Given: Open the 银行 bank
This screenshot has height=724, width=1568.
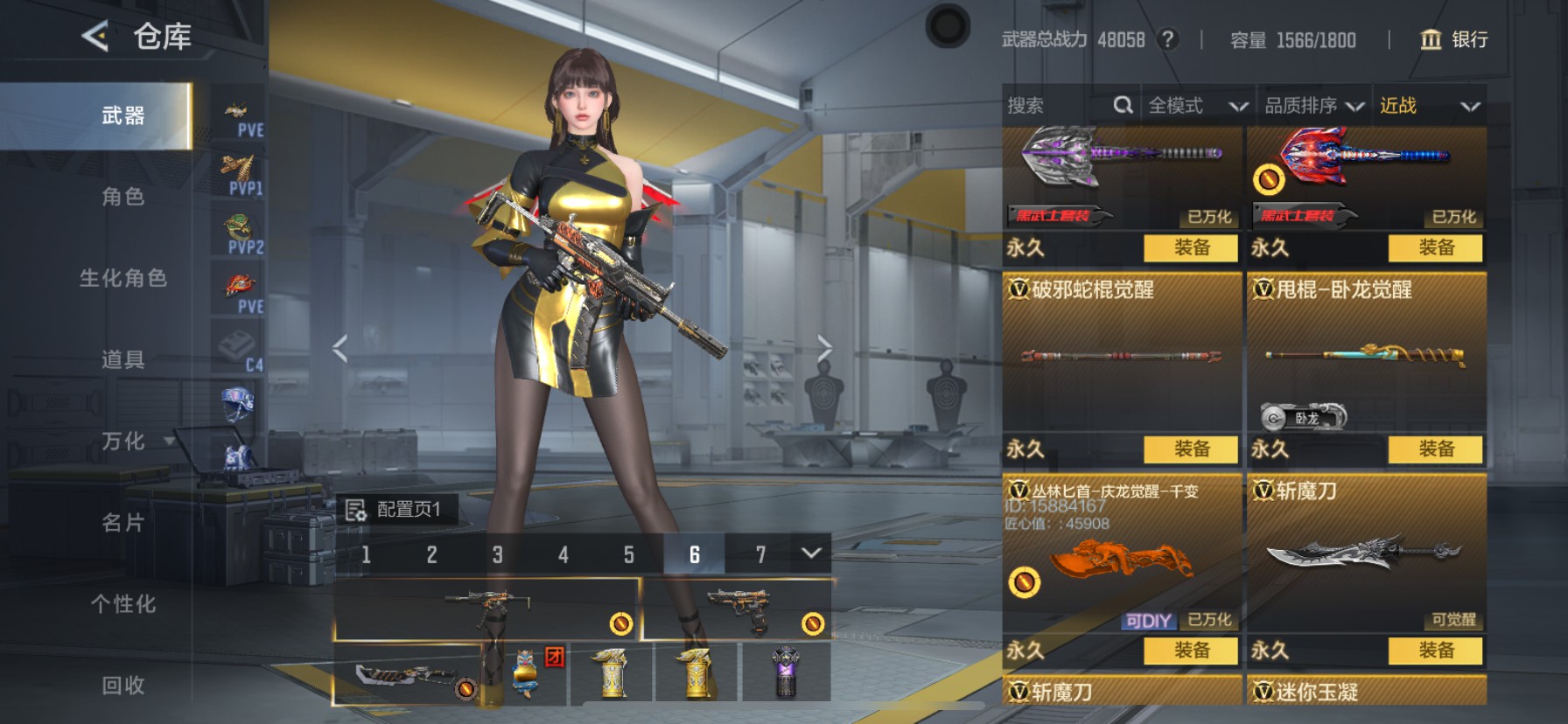Looking at the screenshot, I should [x=1453, y=39].
